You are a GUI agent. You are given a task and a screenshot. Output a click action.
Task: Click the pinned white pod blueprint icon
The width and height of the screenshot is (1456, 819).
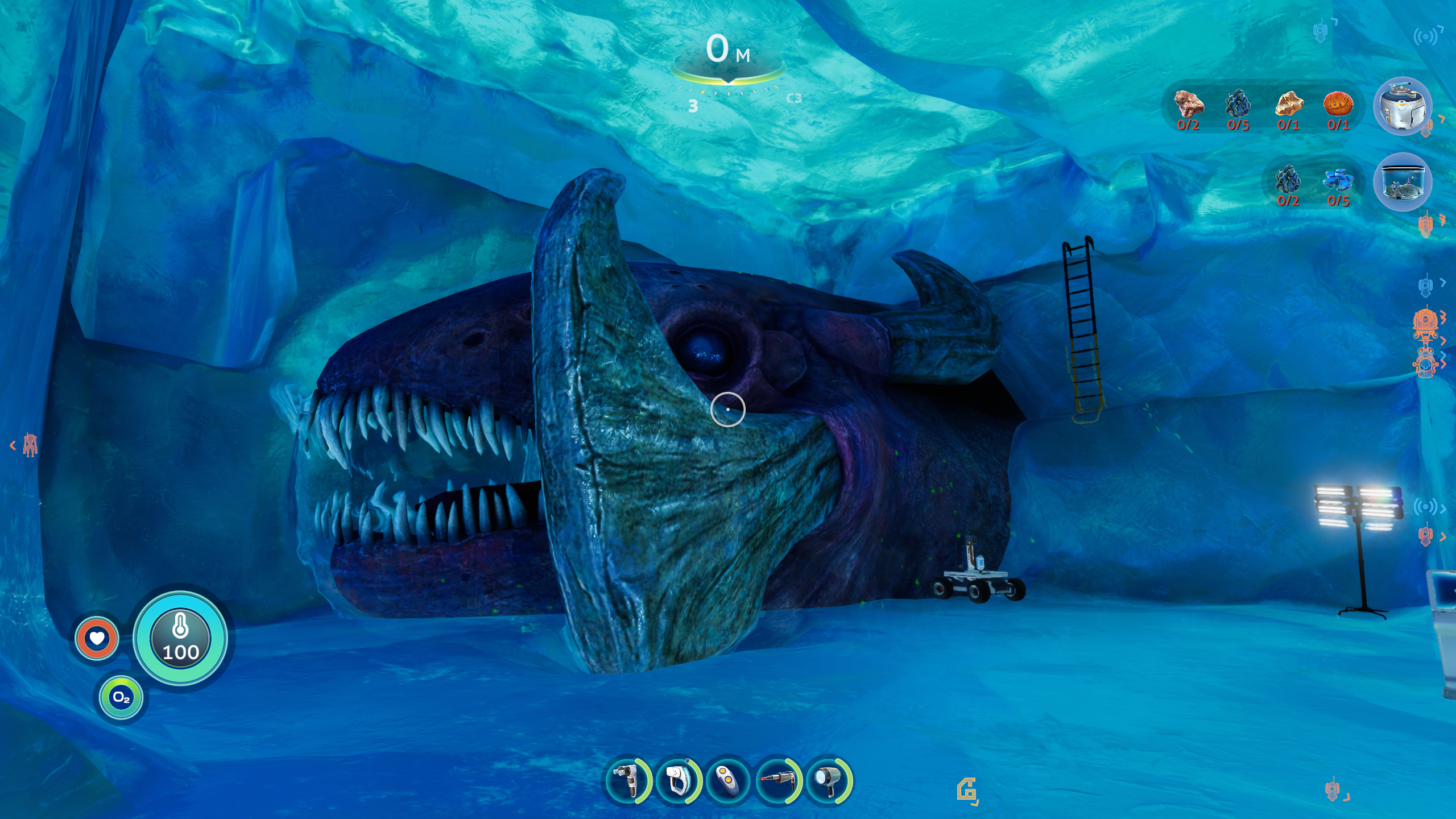pos(1402,106)
